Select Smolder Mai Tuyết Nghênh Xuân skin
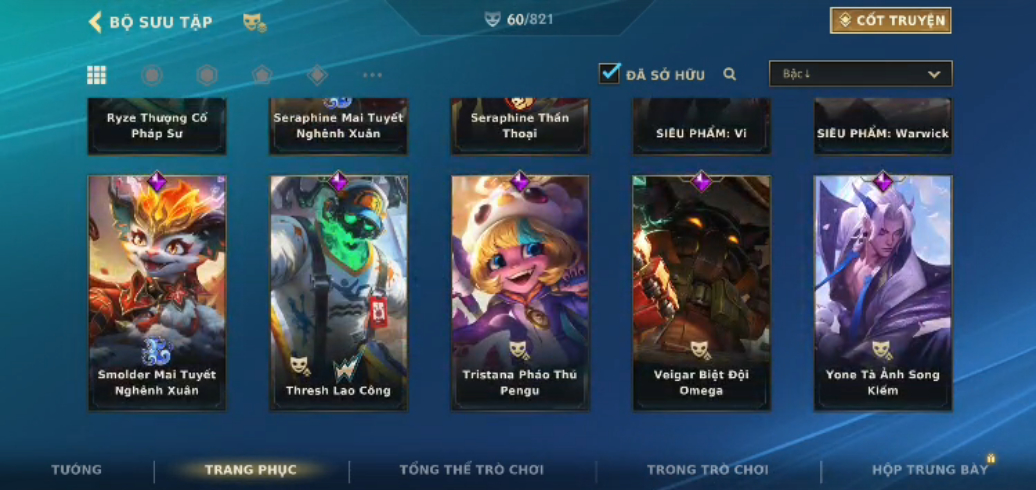 tap(157, 292)
